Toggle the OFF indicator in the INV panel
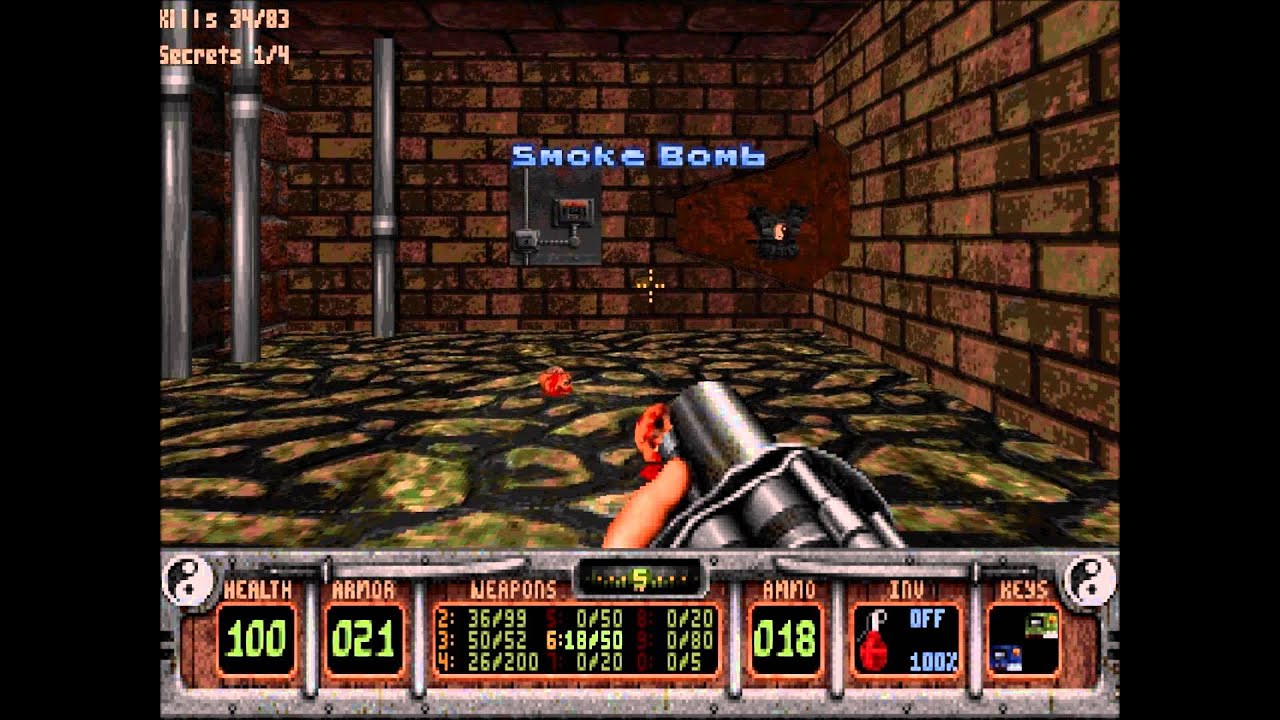Image resolution: width=1280 pixels, height=720 pixels. pos(928,620)
